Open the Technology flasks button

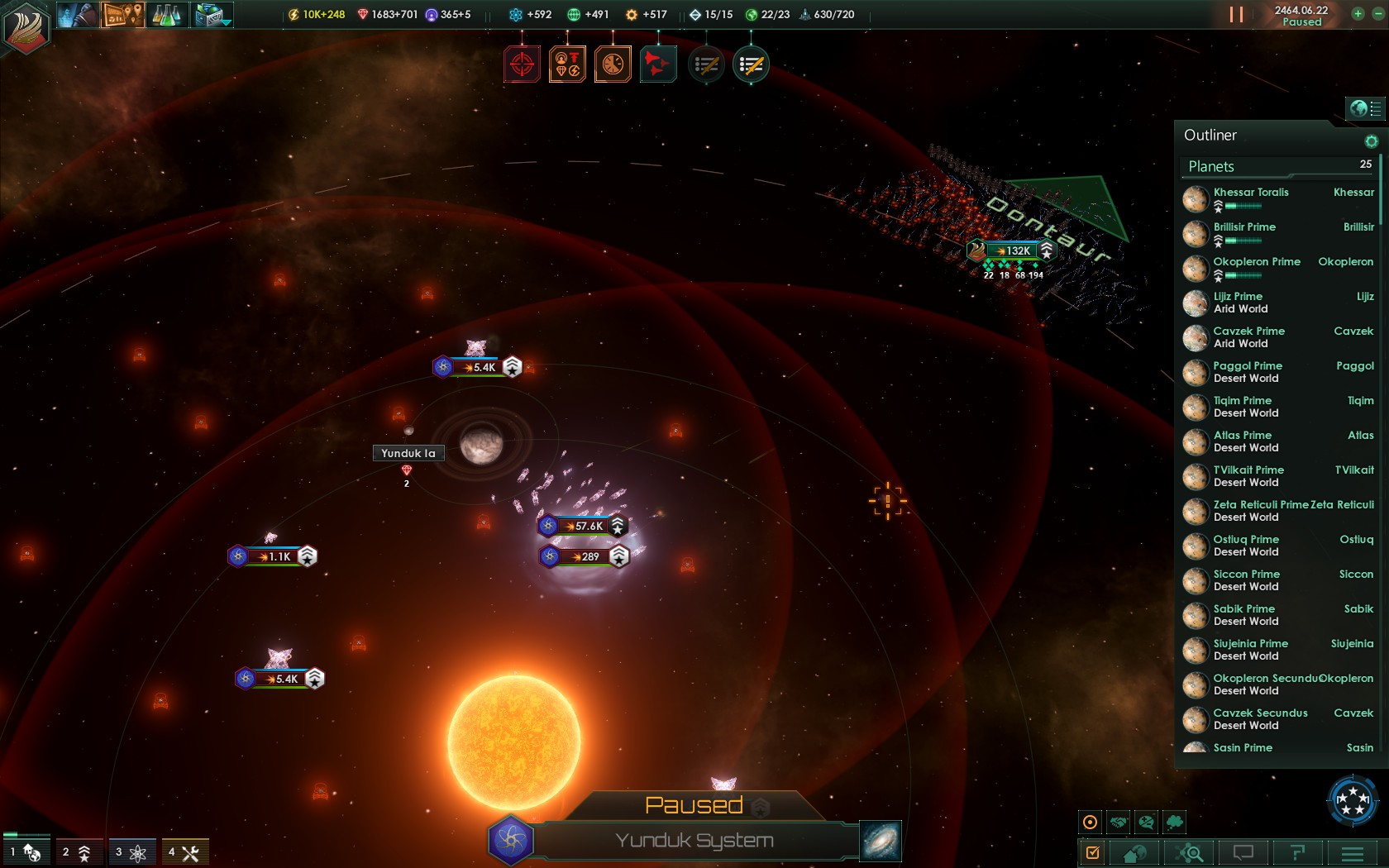point(167,15)
